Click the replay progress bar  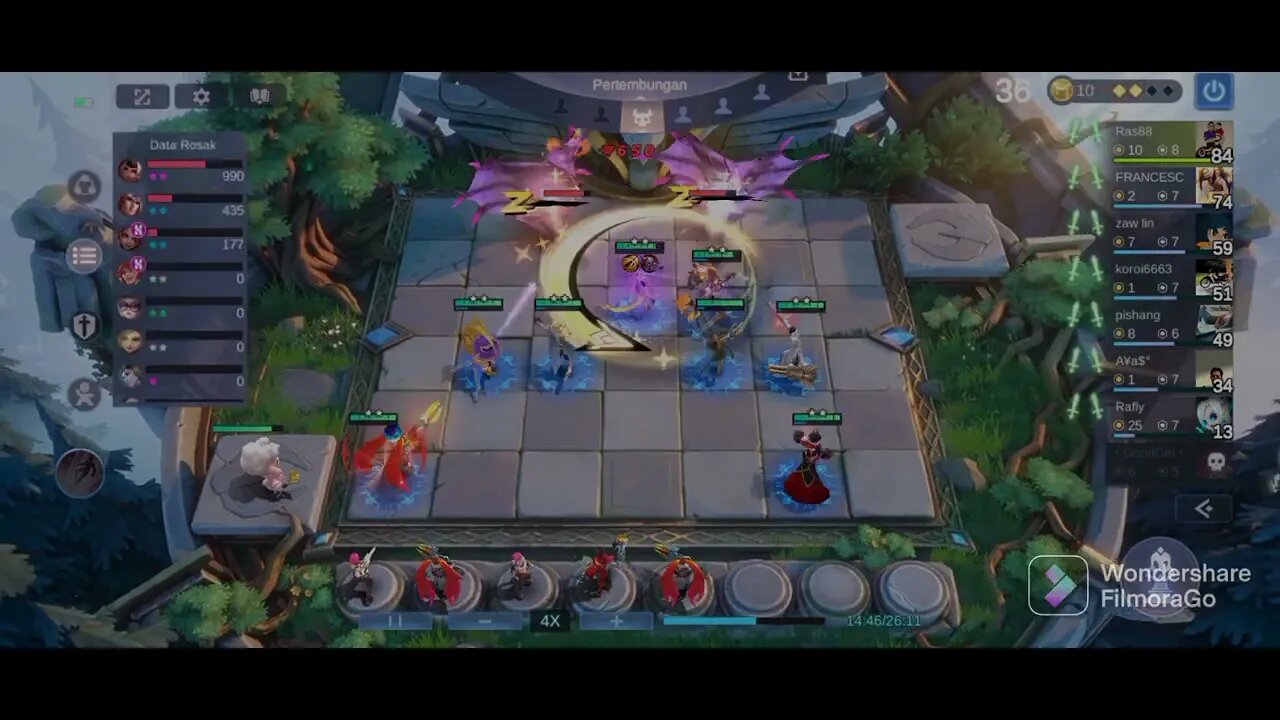coord(740,619)
